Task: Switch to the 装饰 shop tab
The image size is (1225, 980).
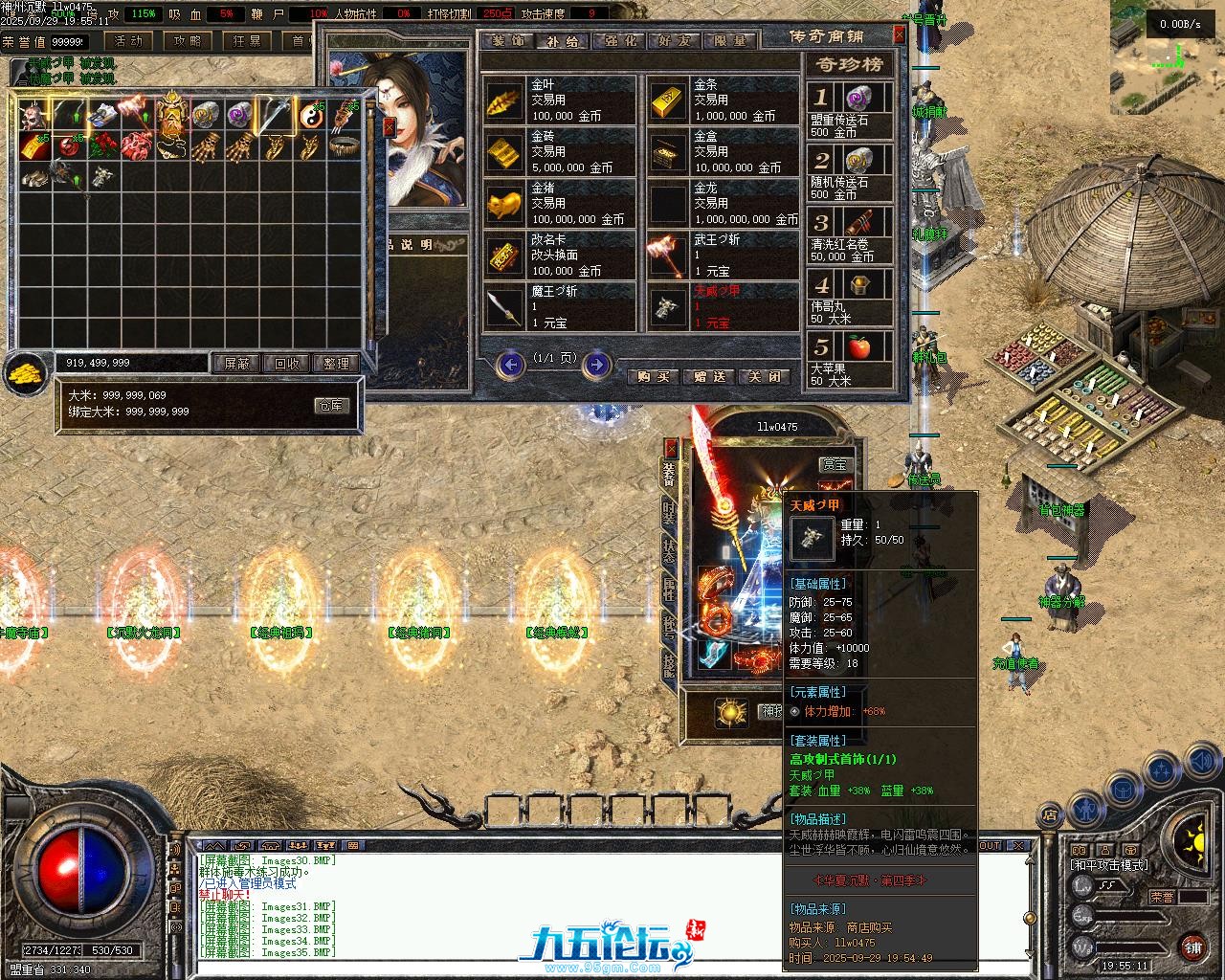Action: point(509,41)
